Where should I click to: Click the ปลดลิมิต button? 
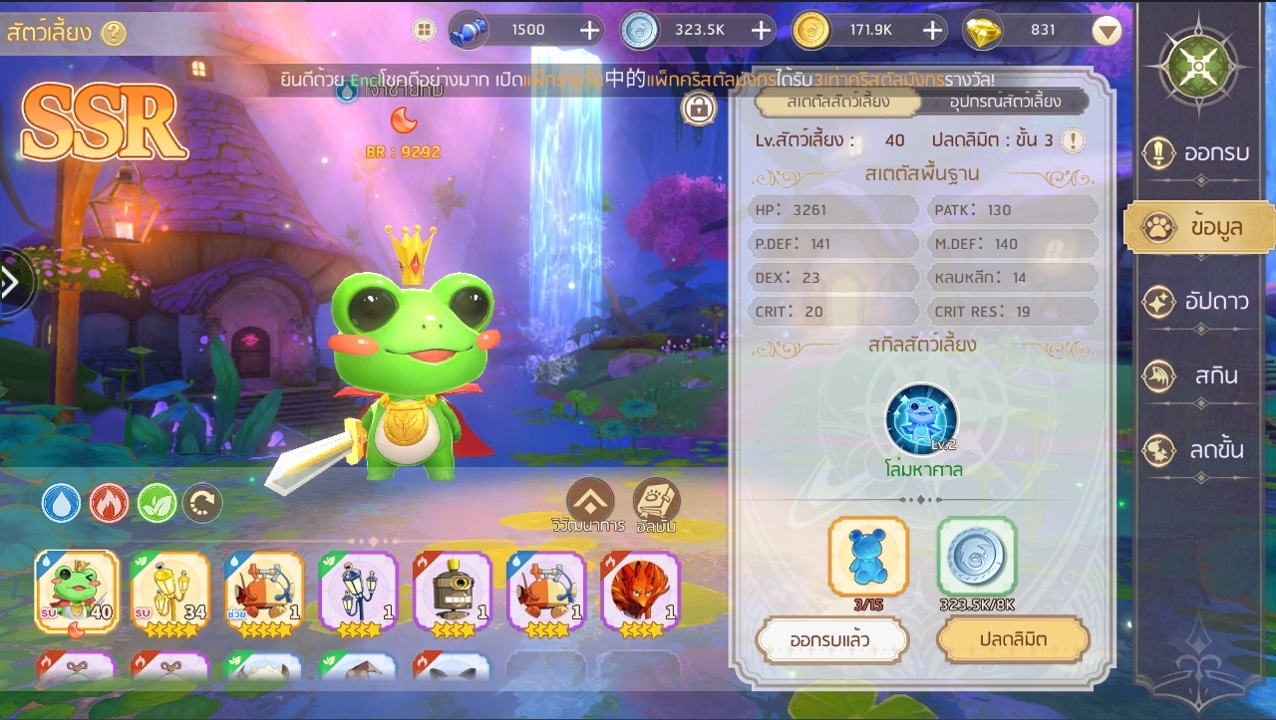coord(1012,640)
